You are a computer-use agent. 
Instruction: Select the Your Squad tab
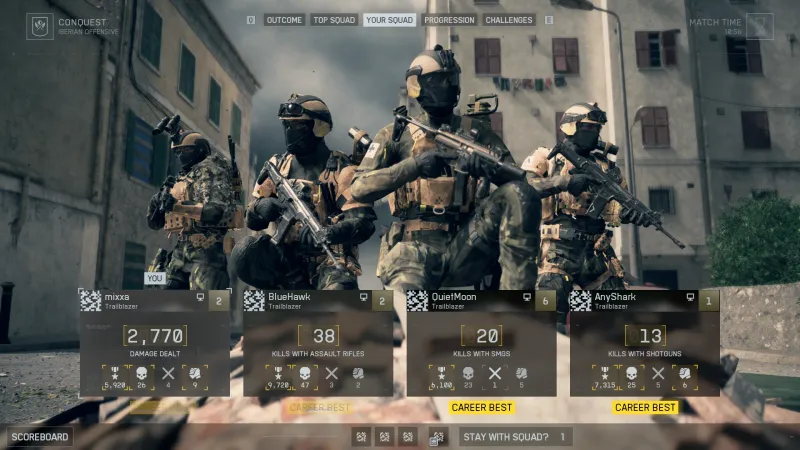pyautogui.click(x=389, y=20)
